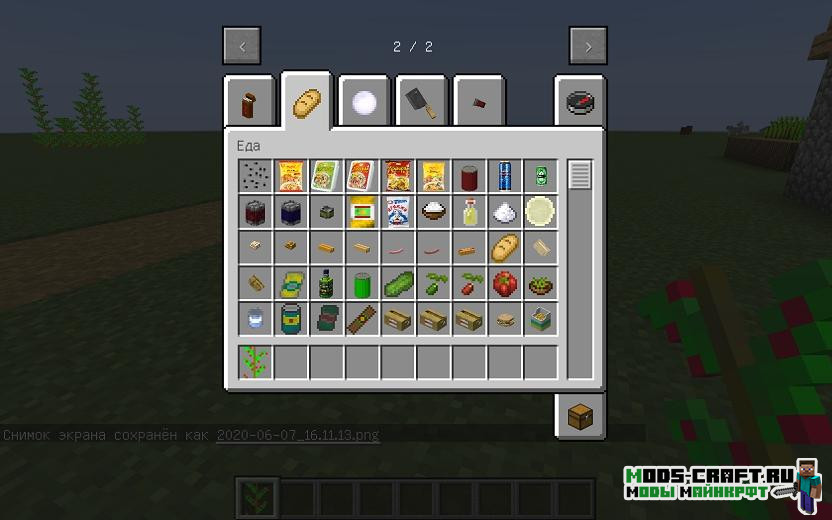This screenshot has height=520, width=832.
Task: Pick the red tomato item
Action: 506,284
